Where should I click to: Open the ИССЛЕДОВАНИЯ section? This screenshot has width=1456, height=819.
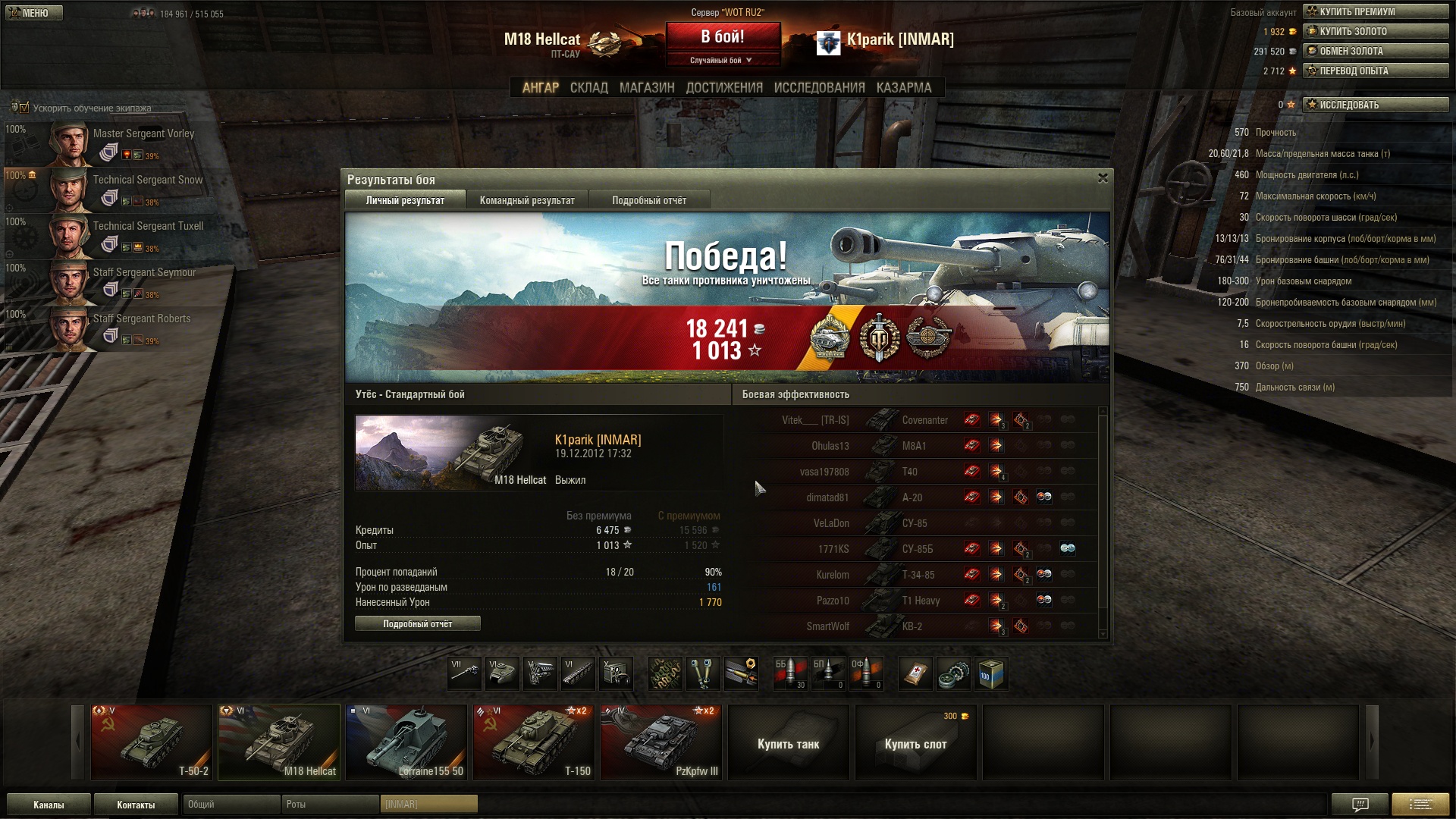(819, 88)
